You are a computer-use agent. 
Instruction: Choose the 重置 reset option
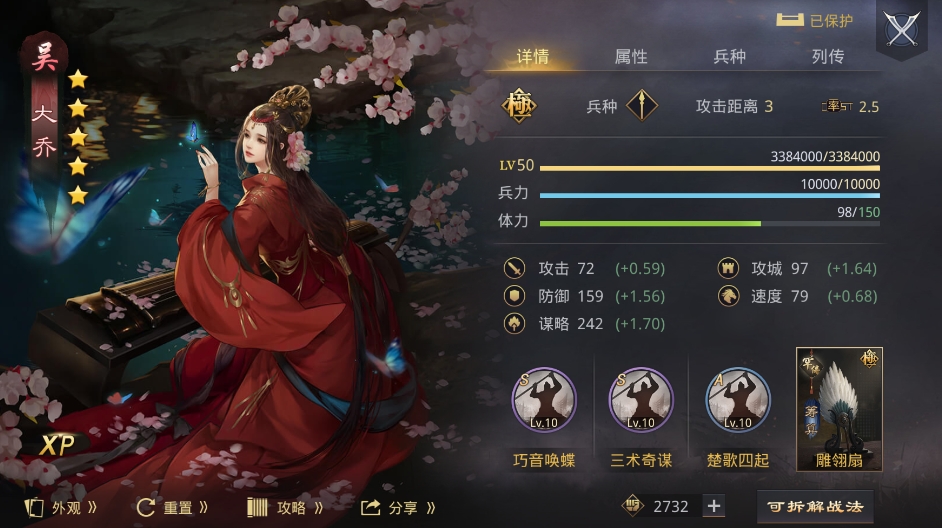click(172, 507)
